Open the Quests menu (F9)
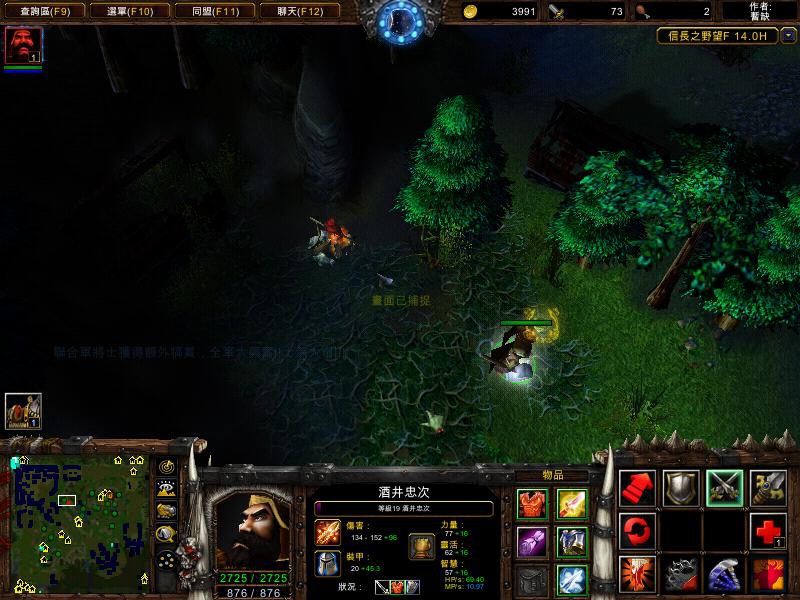 click(x=44, y=11)
